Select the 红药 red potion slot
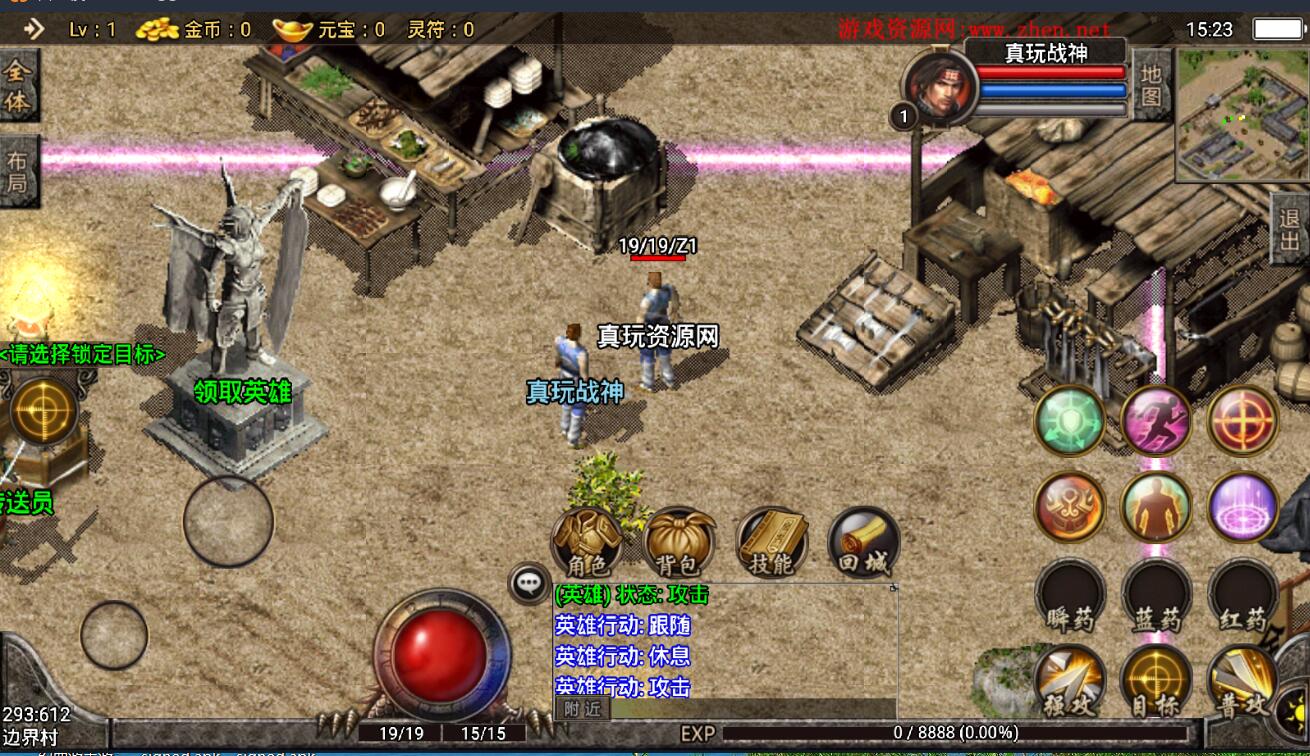Image resolution: width=1310 pixels, height=756 pixels. [x=1243, y=596]
